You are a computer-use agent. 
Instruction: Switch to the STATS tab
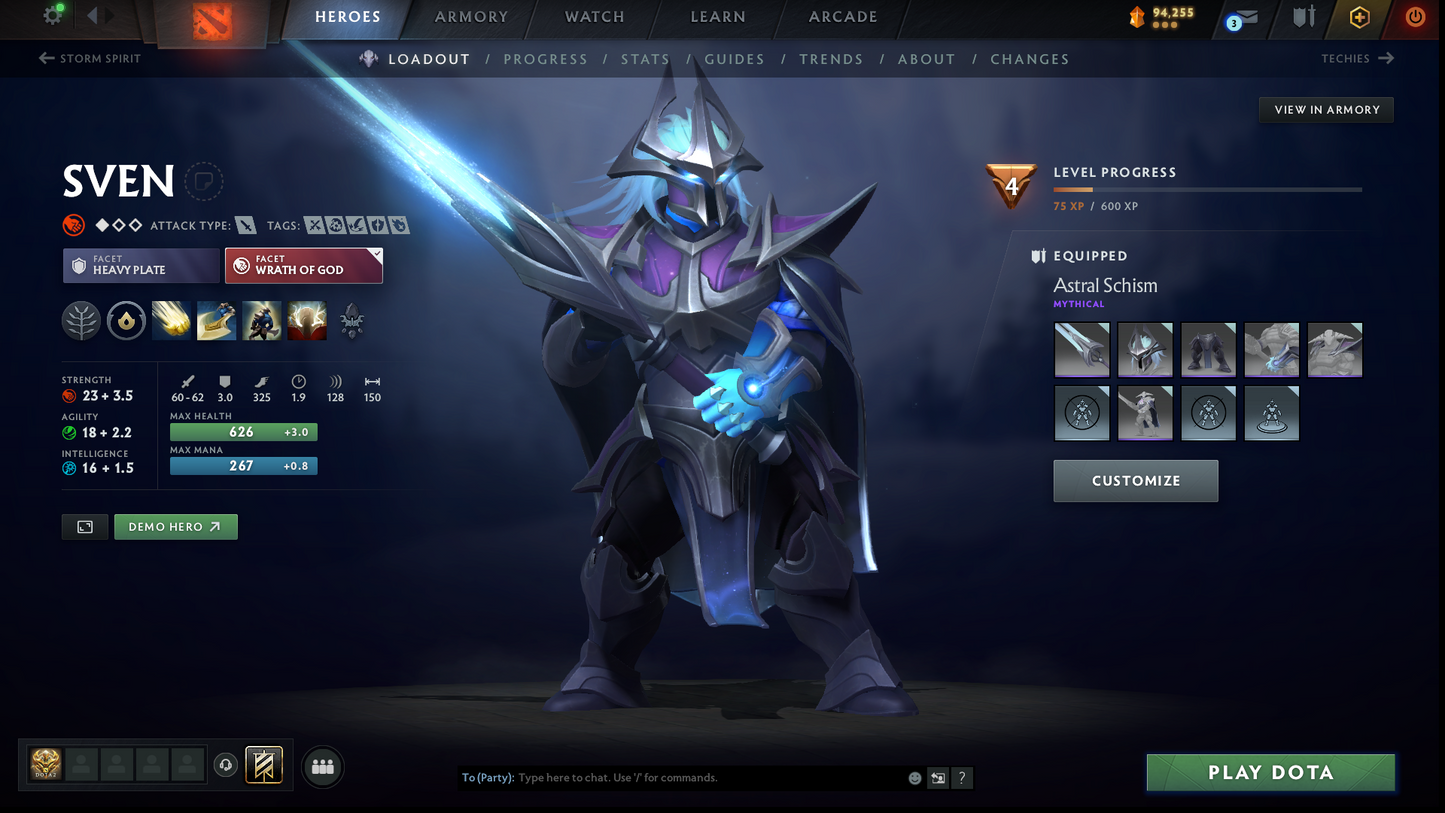coord(645,59)
